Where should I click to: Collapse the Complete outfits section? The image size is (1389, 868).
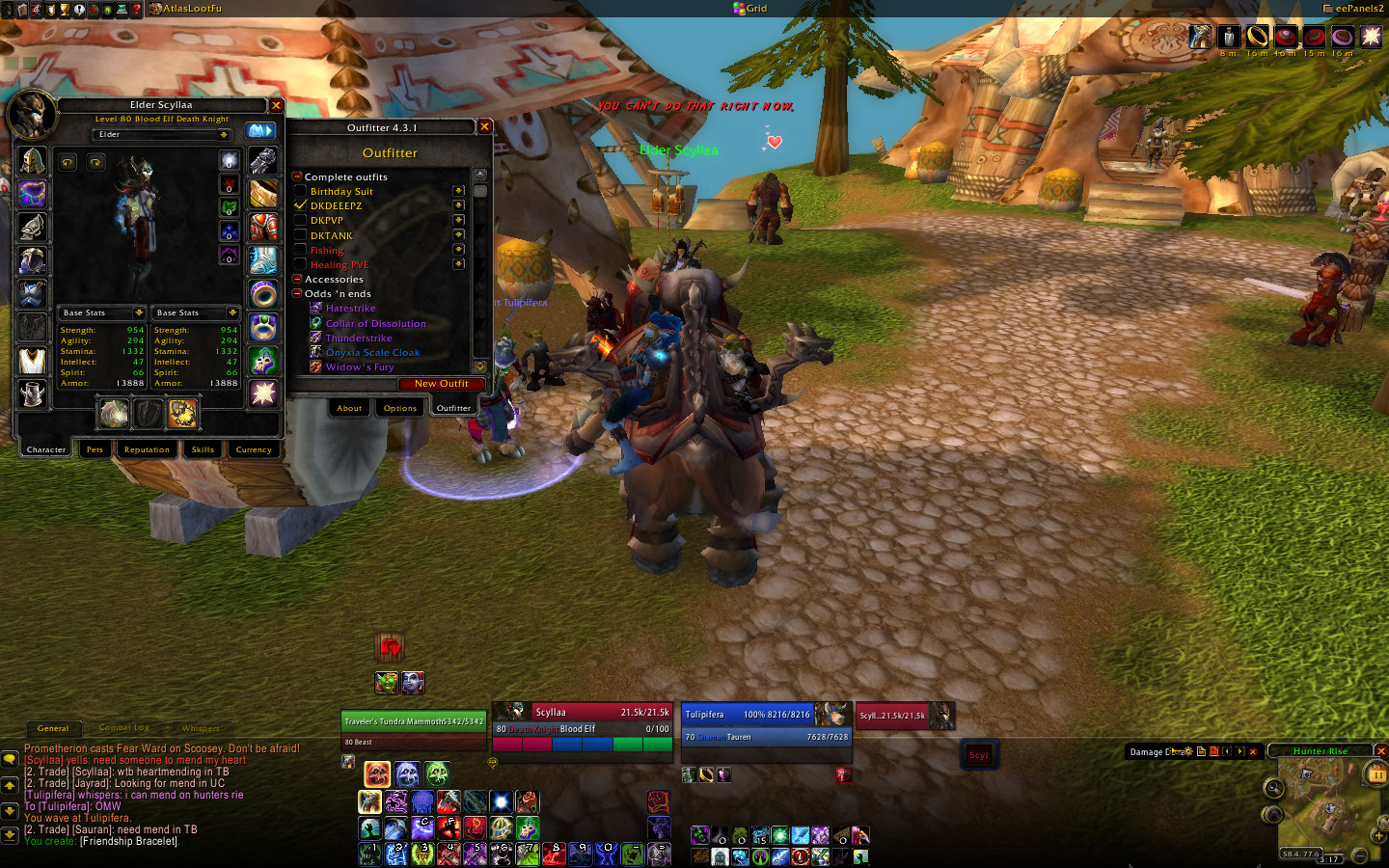point(297,176)
